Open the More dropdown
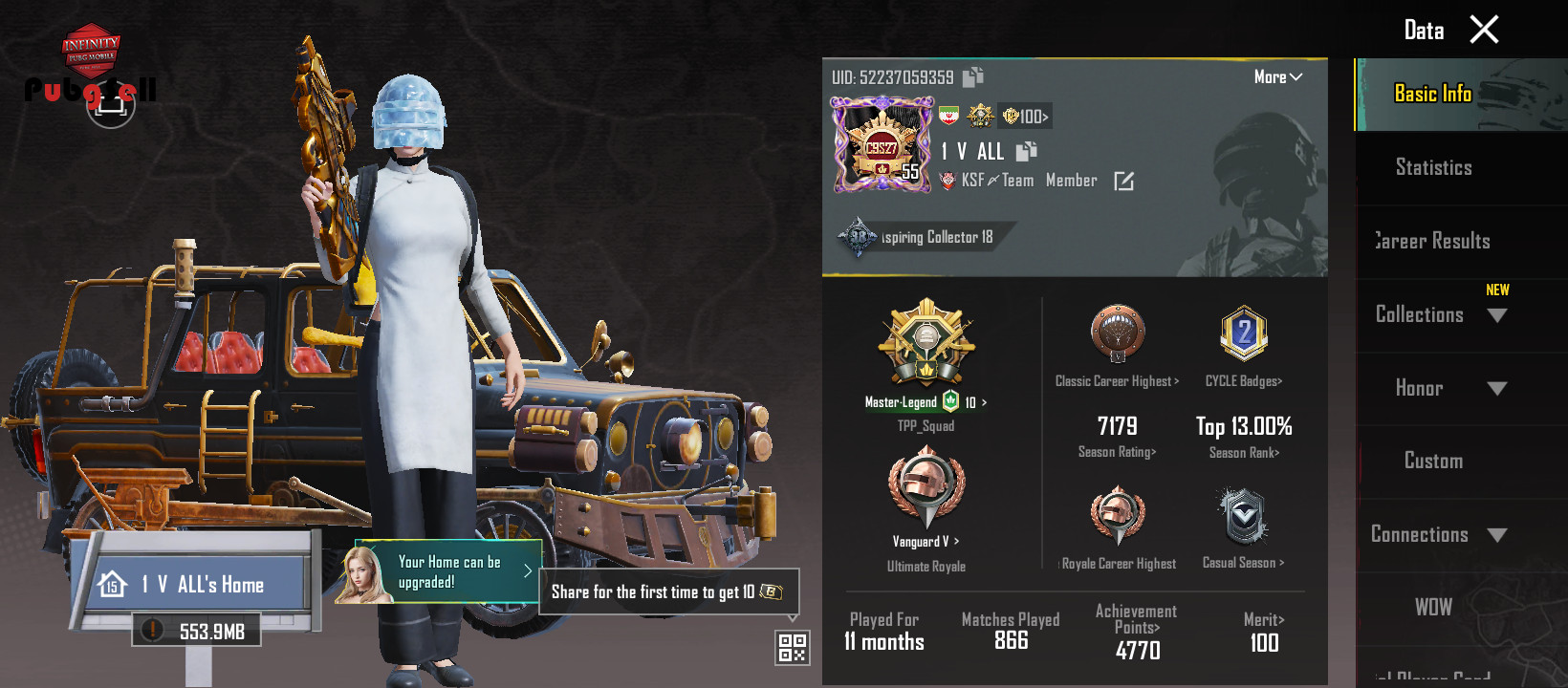The height and width of the screenshot is (688, 1568). tap(1277, 77)
